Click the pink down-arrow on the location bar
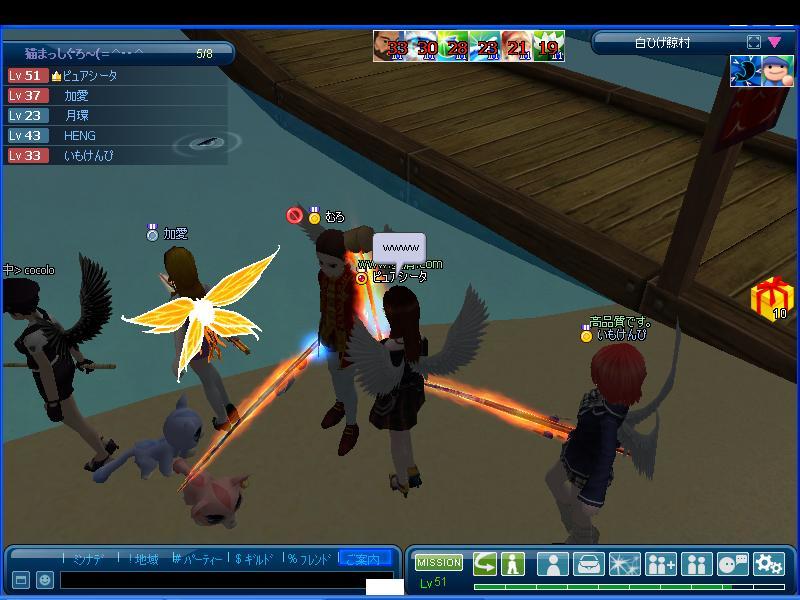The height and width of the screenshot is (600, 800). [774, 43]
